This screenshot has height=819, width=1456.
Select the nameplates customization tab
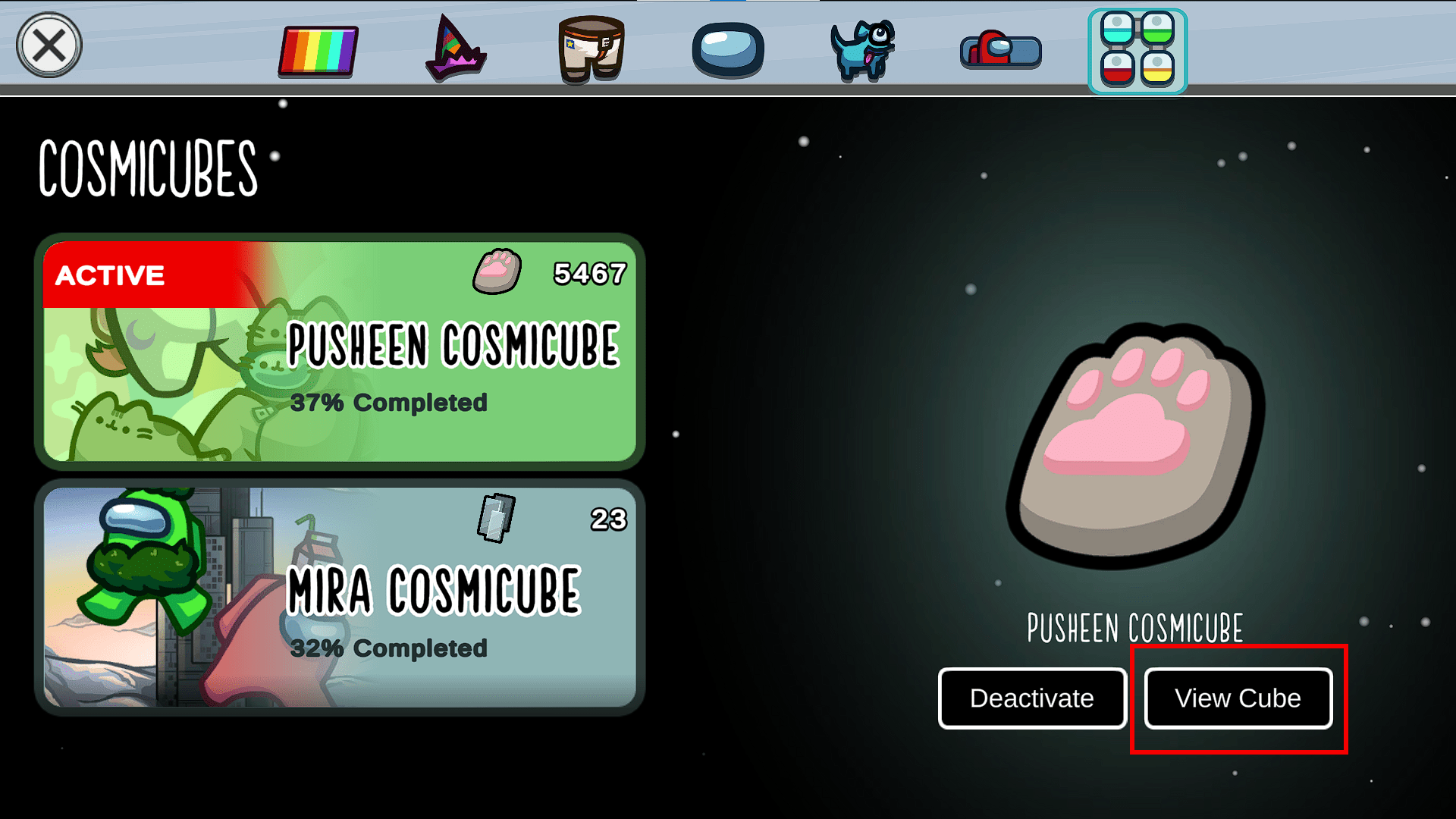999,52
